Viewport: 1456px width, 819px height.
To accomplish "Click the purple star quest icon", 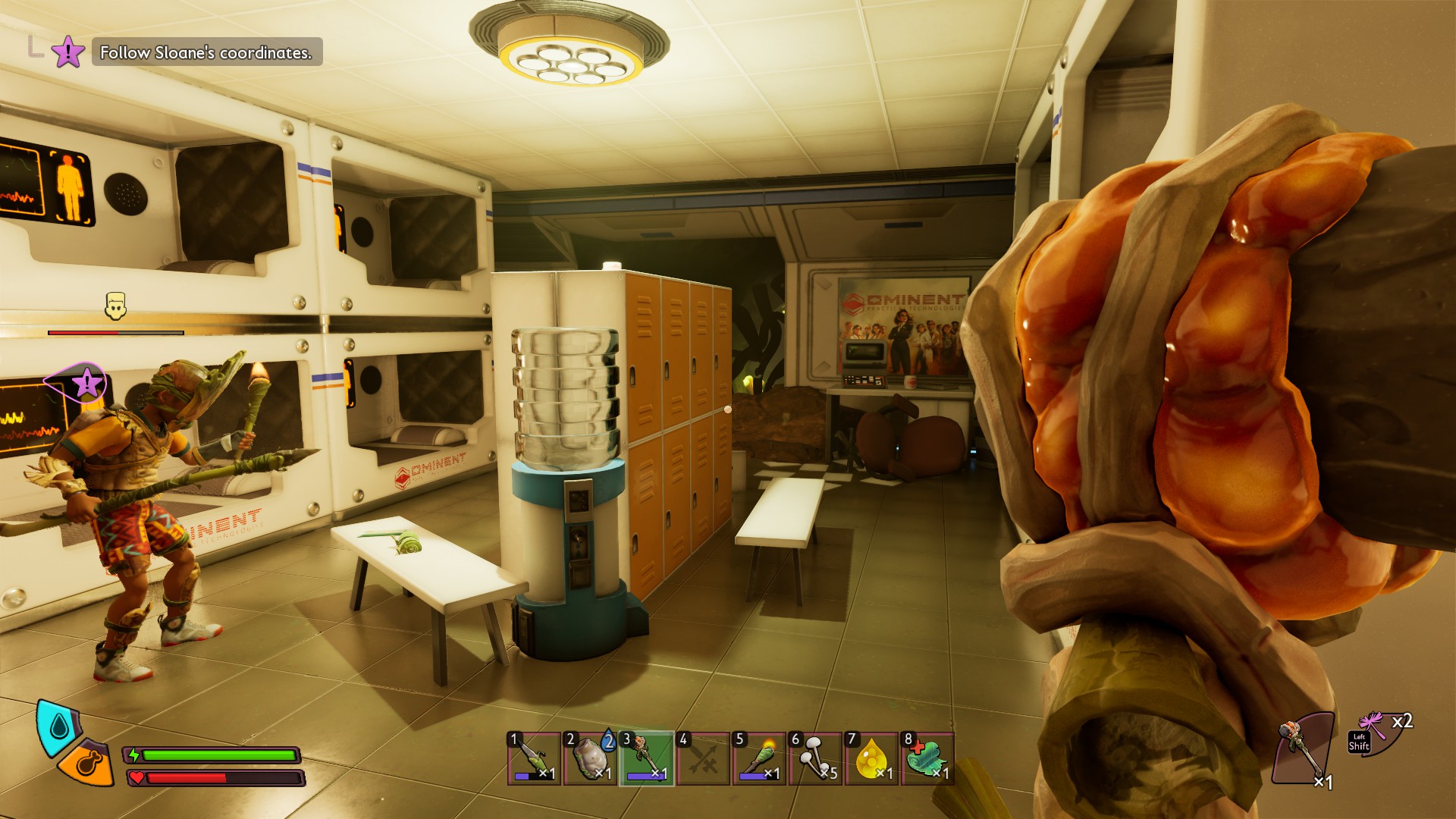I will [68, 52].
